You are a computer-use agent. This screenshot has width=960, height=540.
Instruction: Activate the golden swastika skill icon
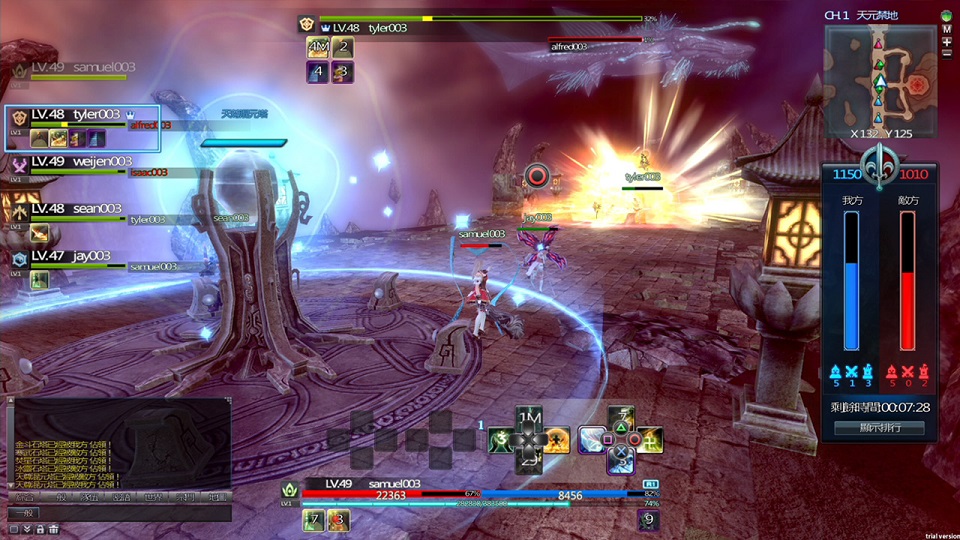(x=648, y=439)
